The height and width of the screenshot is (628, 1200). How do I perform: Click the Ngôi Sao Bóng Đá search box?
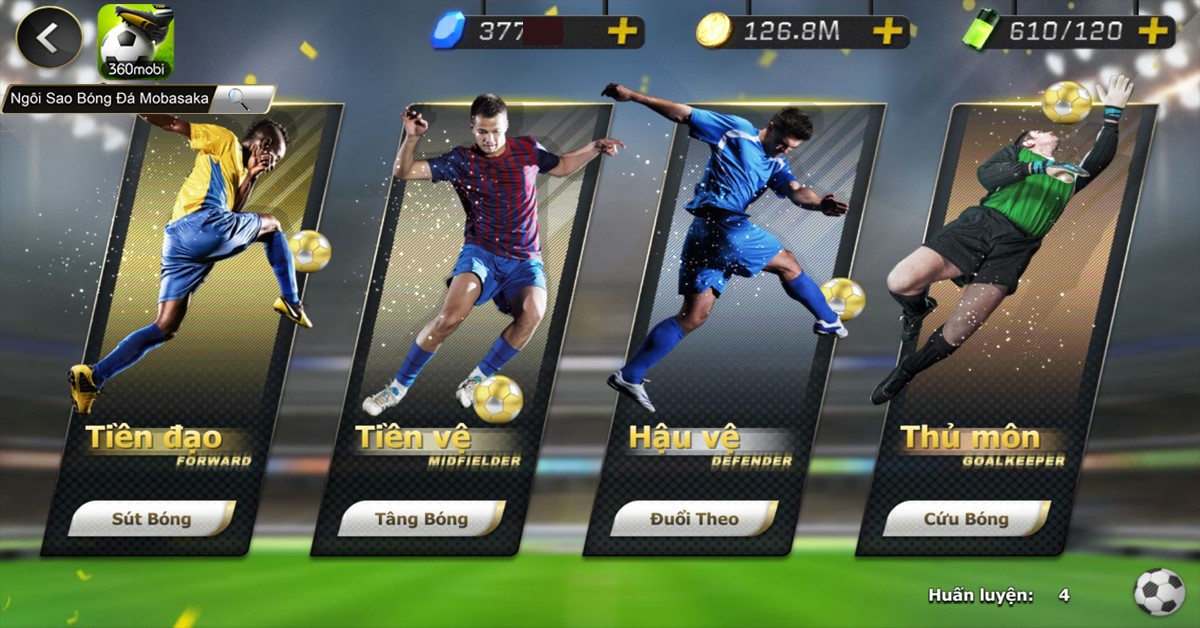point(138,98)
